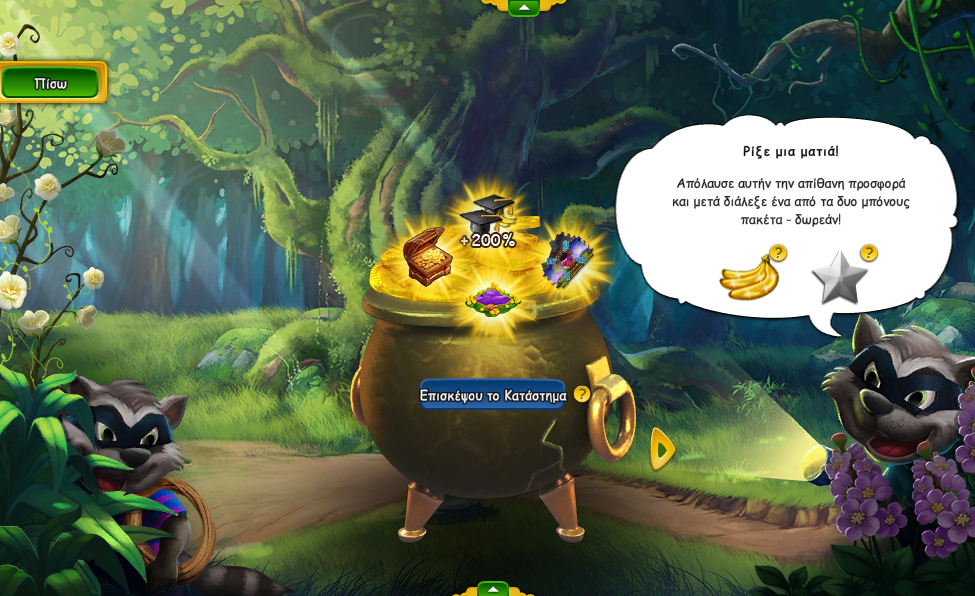Select the purple gem pile offer item
This screenshot has width=975, height=596.
[x=492, y=297]
